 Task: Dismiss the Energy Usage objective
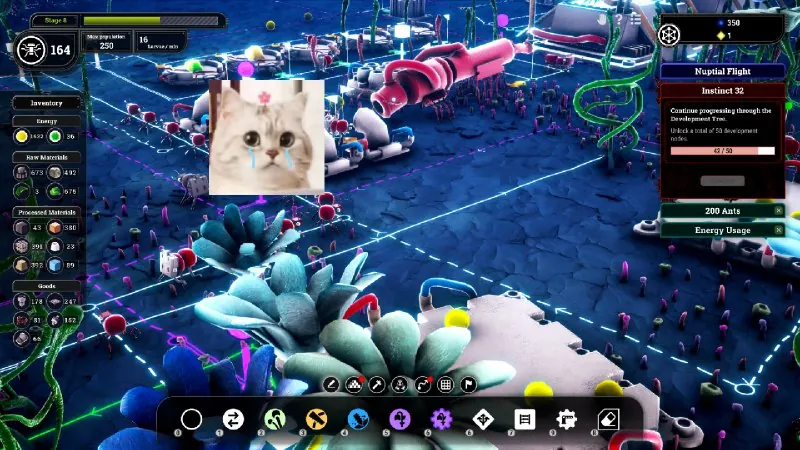coord(779,229)
